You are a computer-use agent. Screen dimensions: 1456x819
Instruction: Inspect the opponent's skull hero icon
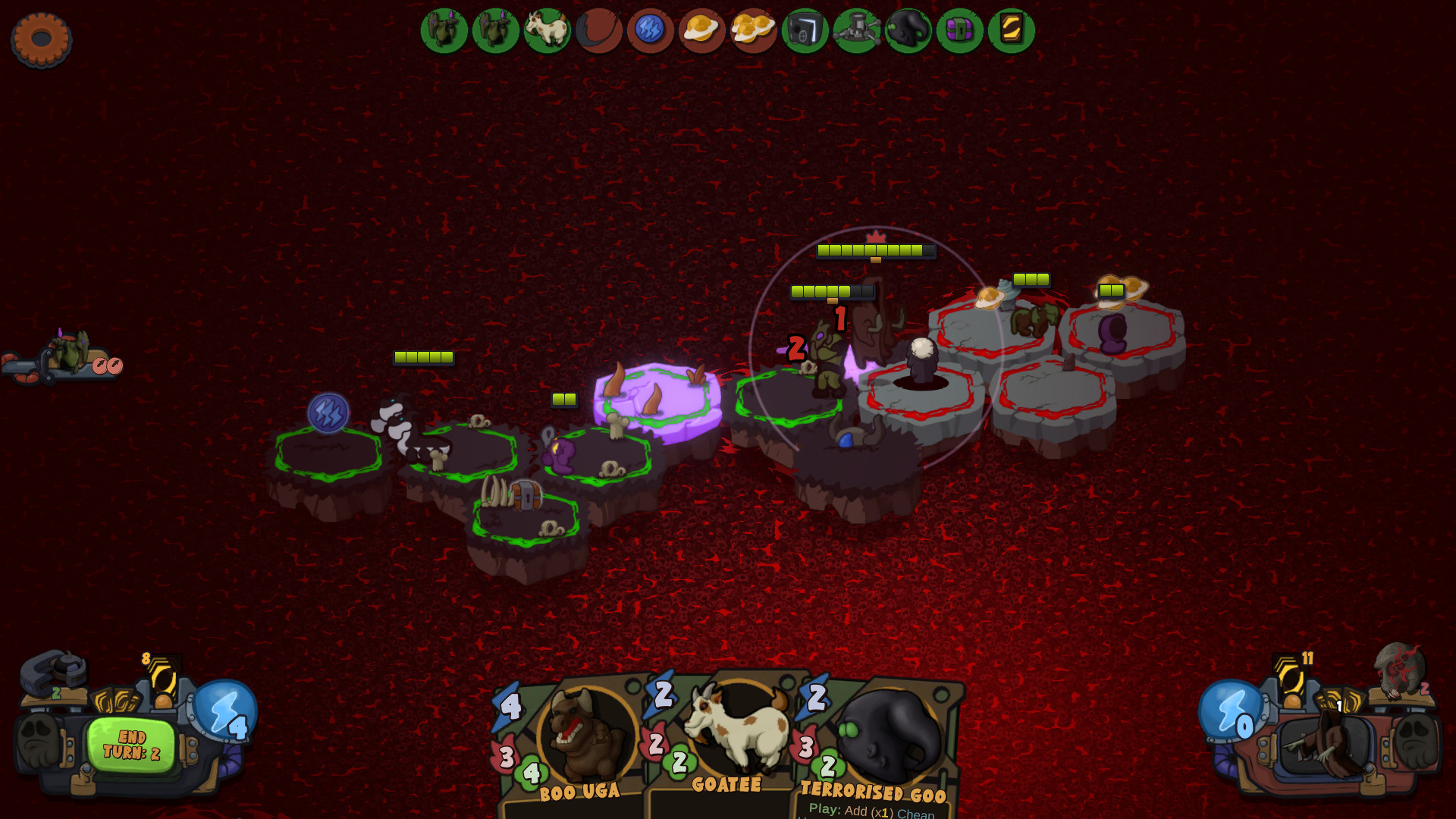click(x=1399, y=669)
